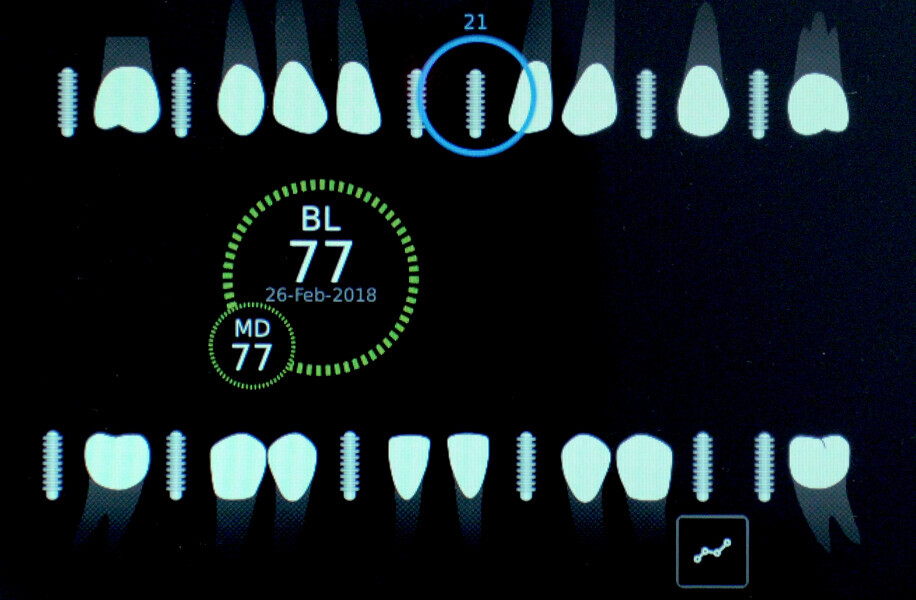Tap the small MD 77 measurement circle
The height and width of the screenshot is (600, 916).
(252, 346)
